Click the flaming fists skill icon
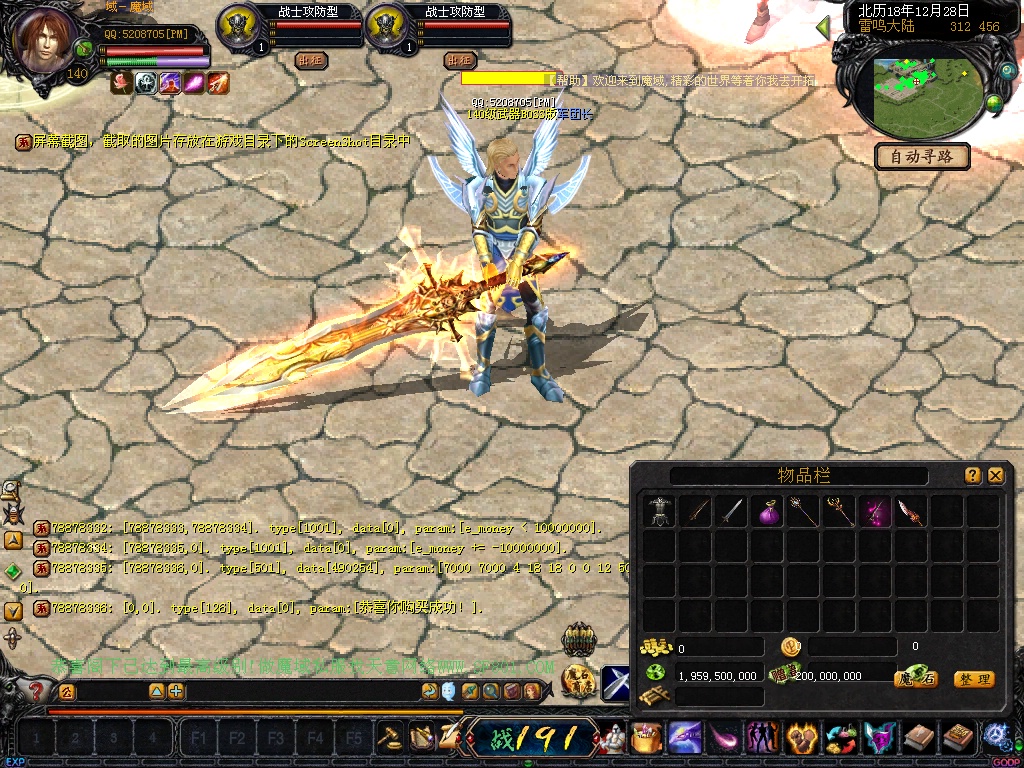 click(x=802, y=739)
